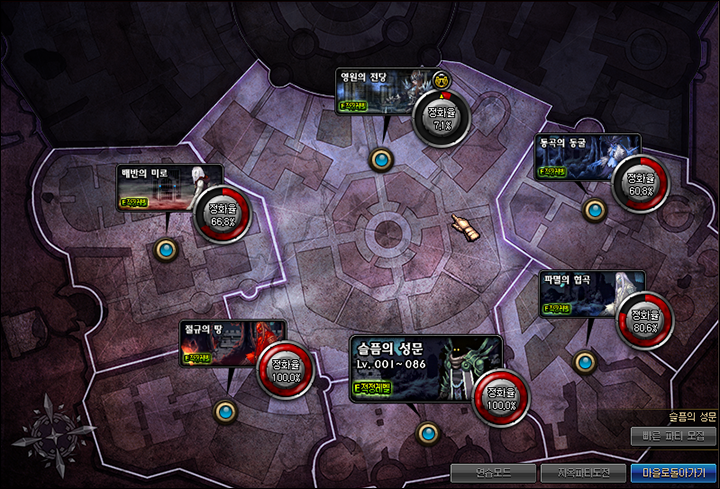Click the 지옥파티도전 hell party button
The width and height of the screenshot is (720, 489).
pos(580,472)
